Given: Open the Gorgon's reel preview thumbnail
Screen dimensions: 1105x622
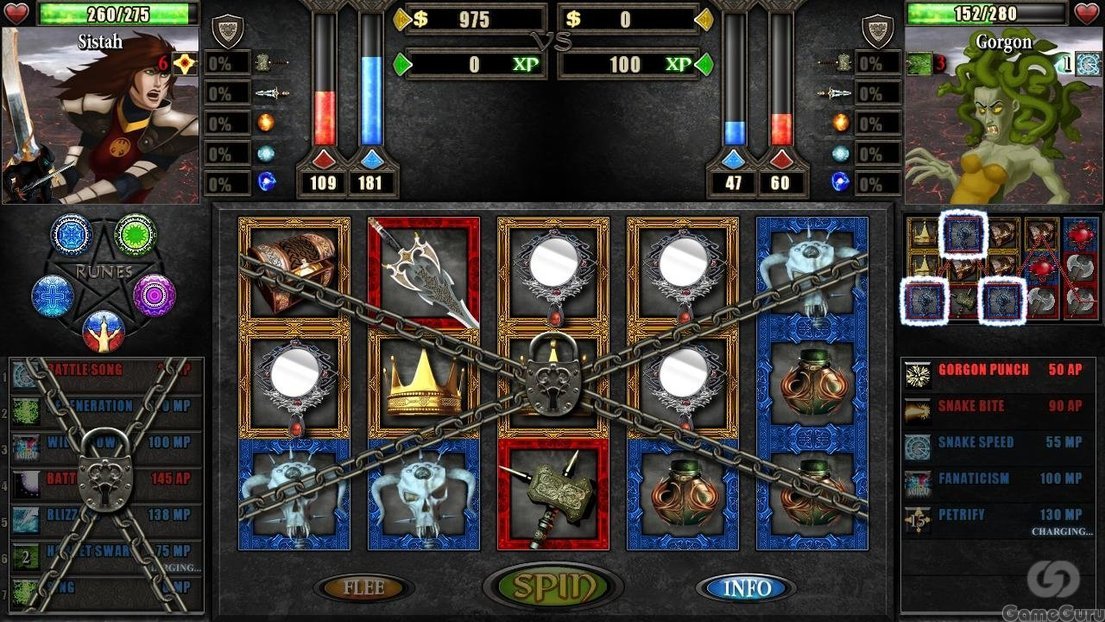Looking at the screenshot, I should click(1002, 268).
